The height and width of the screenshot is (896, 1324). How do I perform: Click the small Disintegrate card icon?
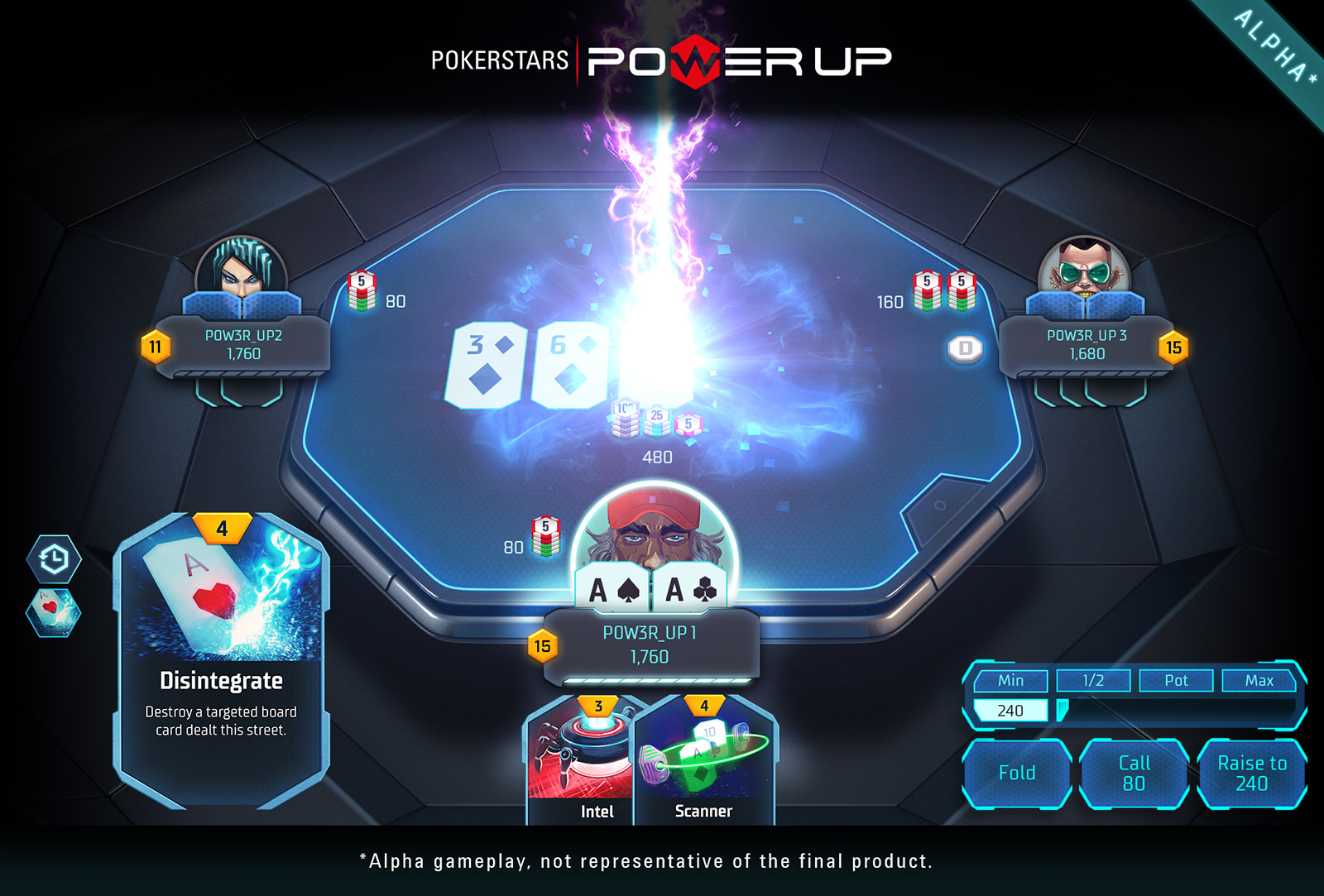[x=54, y=612]
